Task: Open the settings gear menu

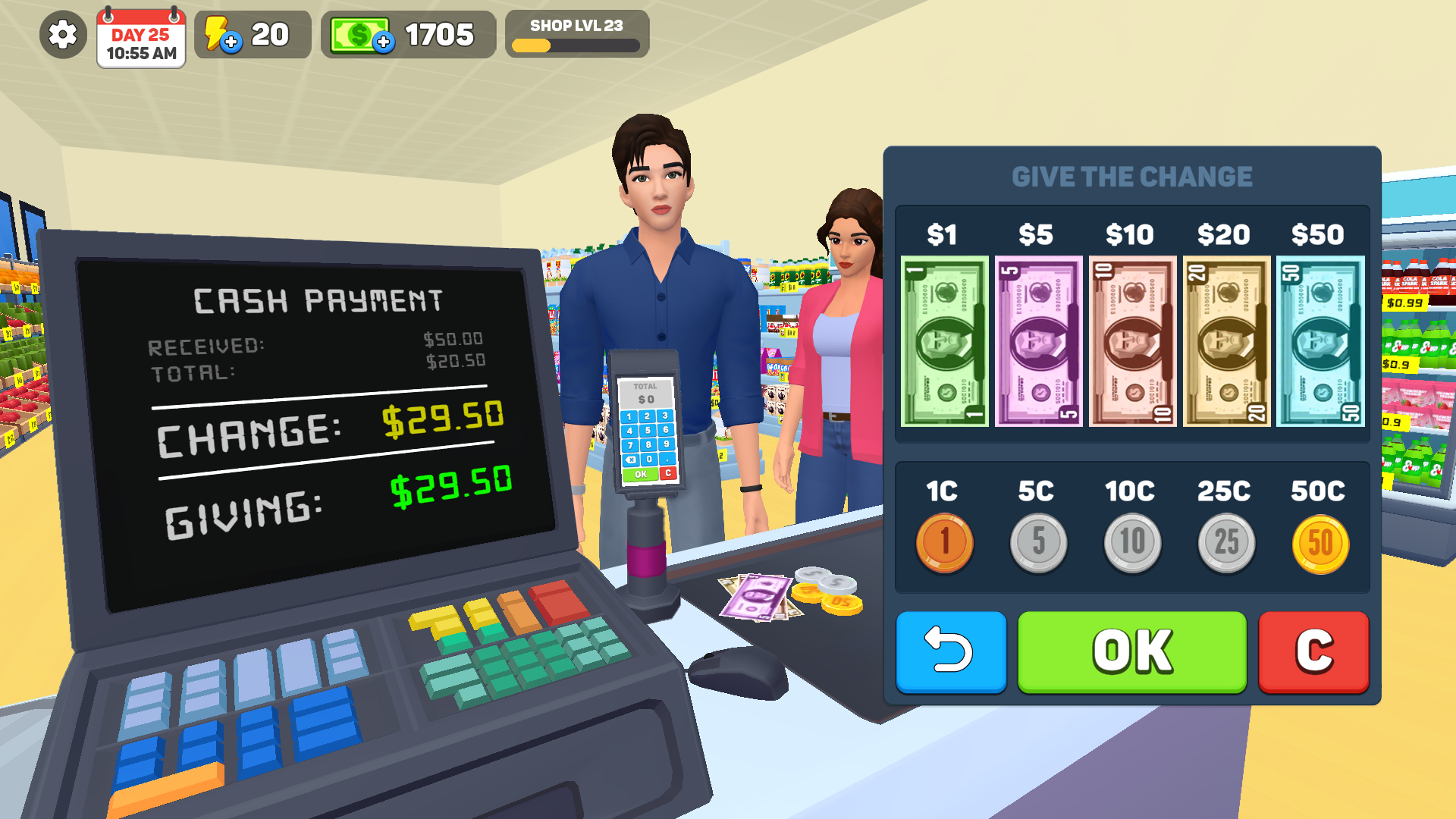Action: 62,34
